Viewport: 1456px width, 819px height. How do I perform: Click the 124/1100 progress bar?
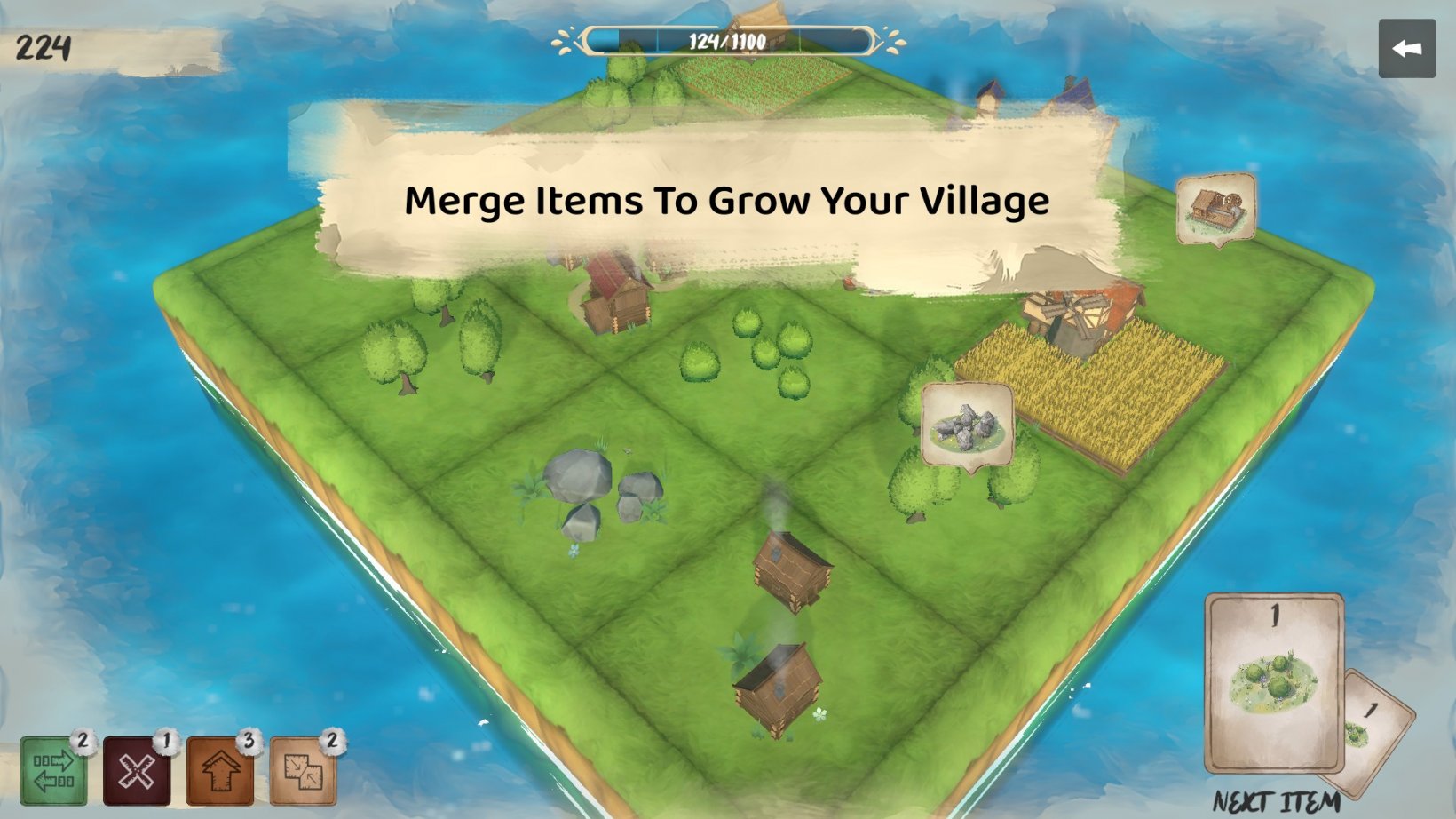[730, 39]
